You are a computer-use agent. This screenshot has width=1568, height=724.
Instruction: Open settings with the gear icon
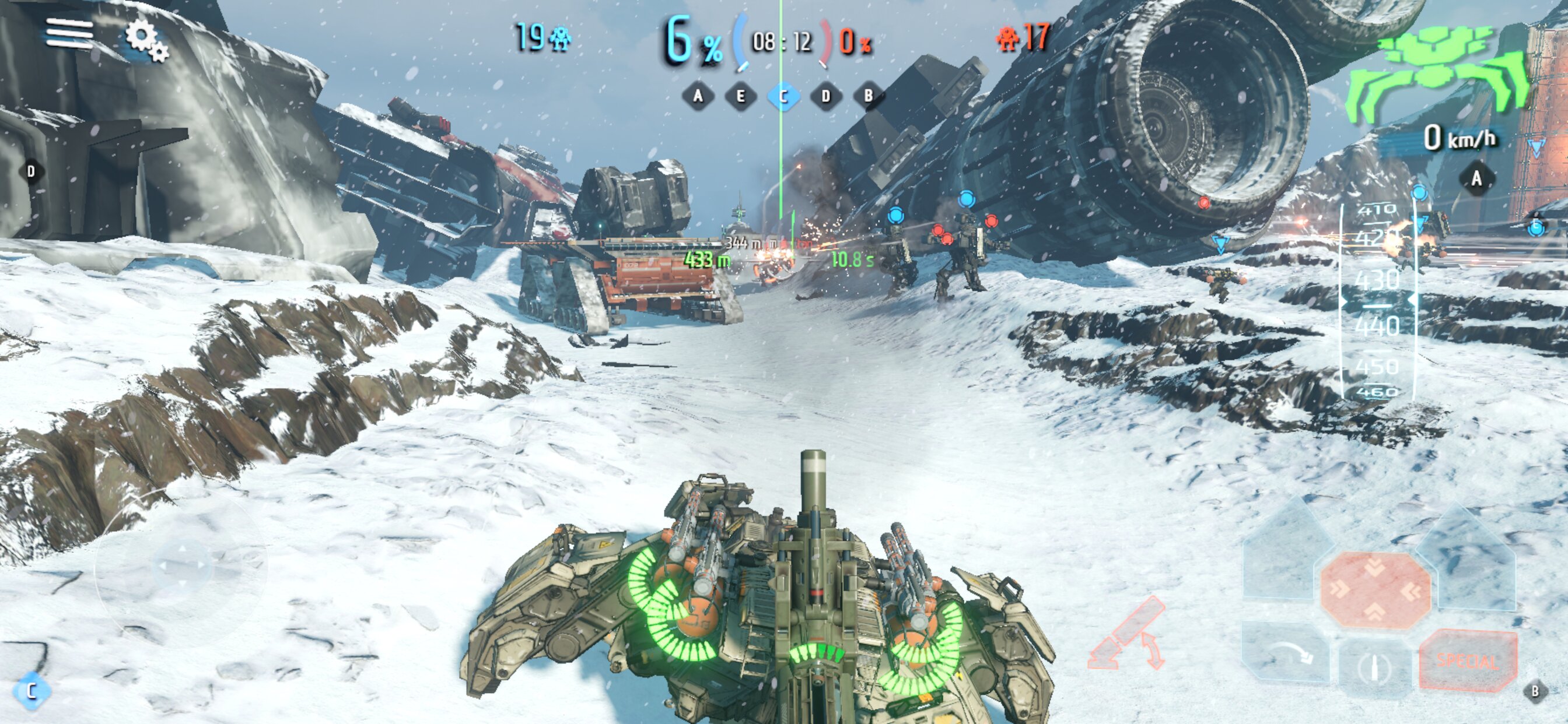146,40
